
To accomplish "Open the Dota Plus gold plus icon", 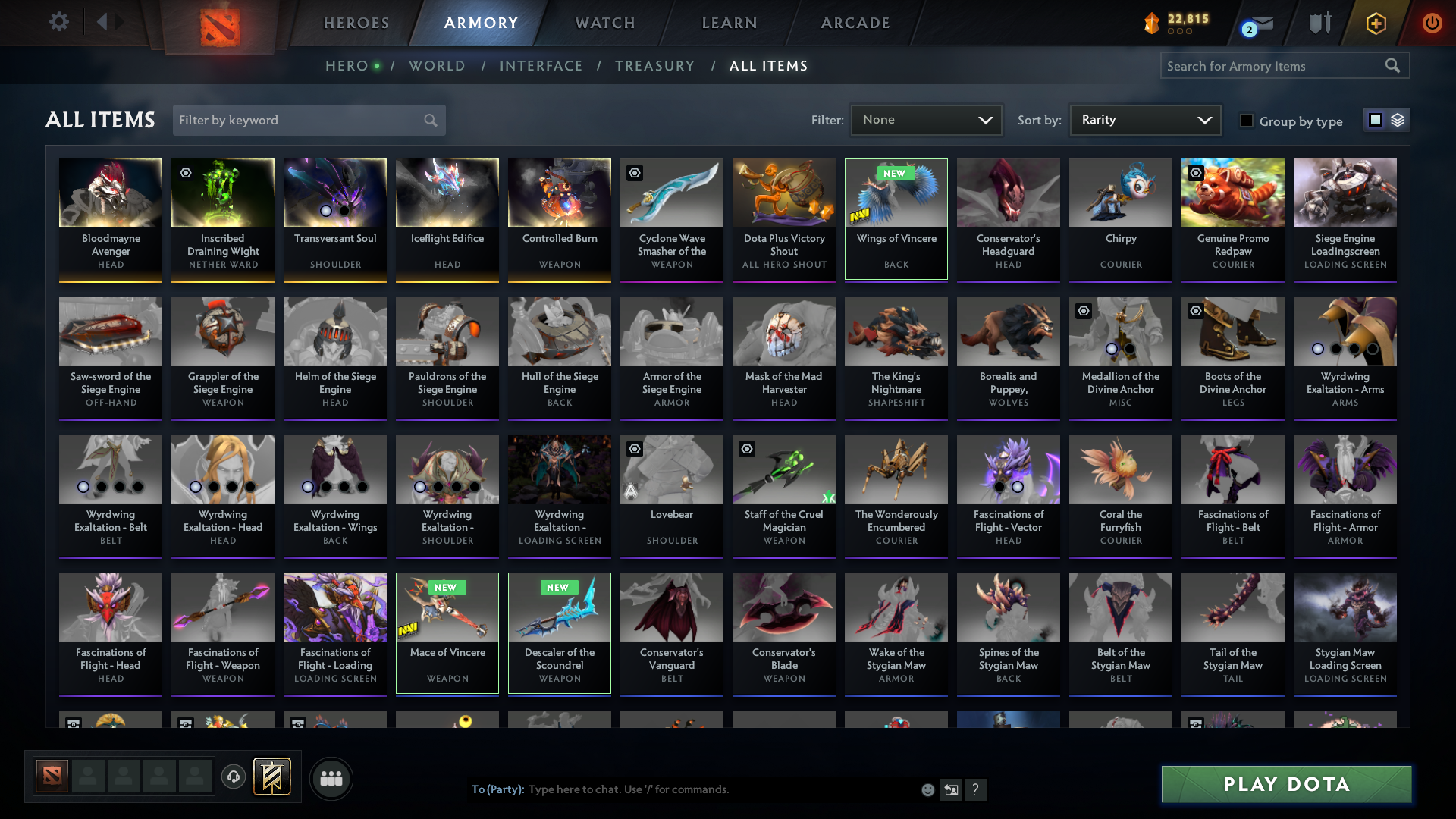I will pos(1376,23).
